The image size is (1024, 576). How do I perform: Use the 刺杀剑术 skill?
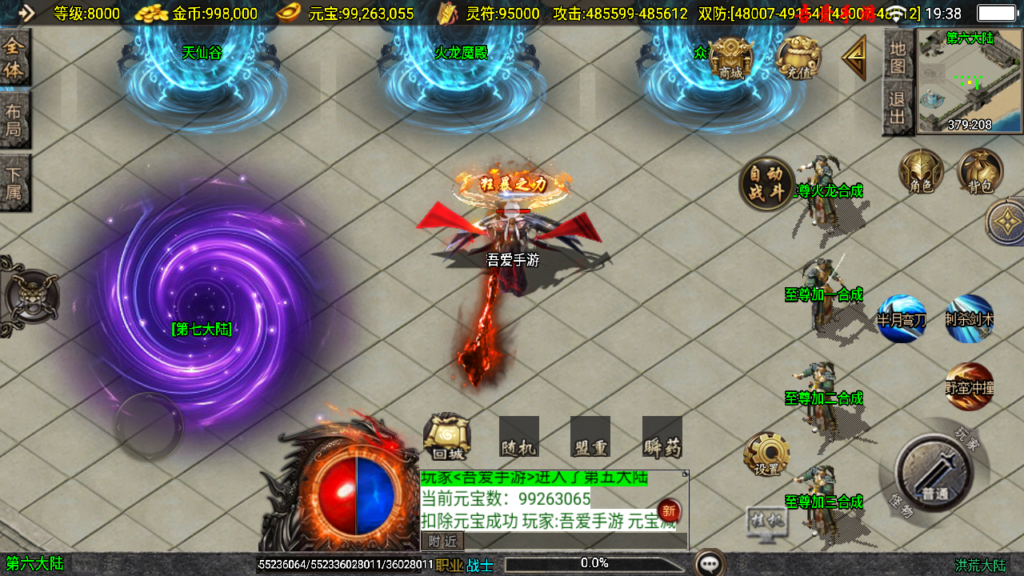click(x=969, y=317)
